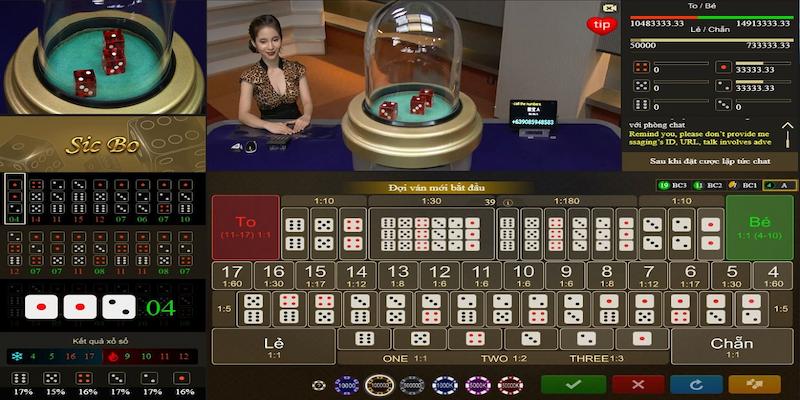Click the chat input box

pyautogui.click(x=710, y=161)
